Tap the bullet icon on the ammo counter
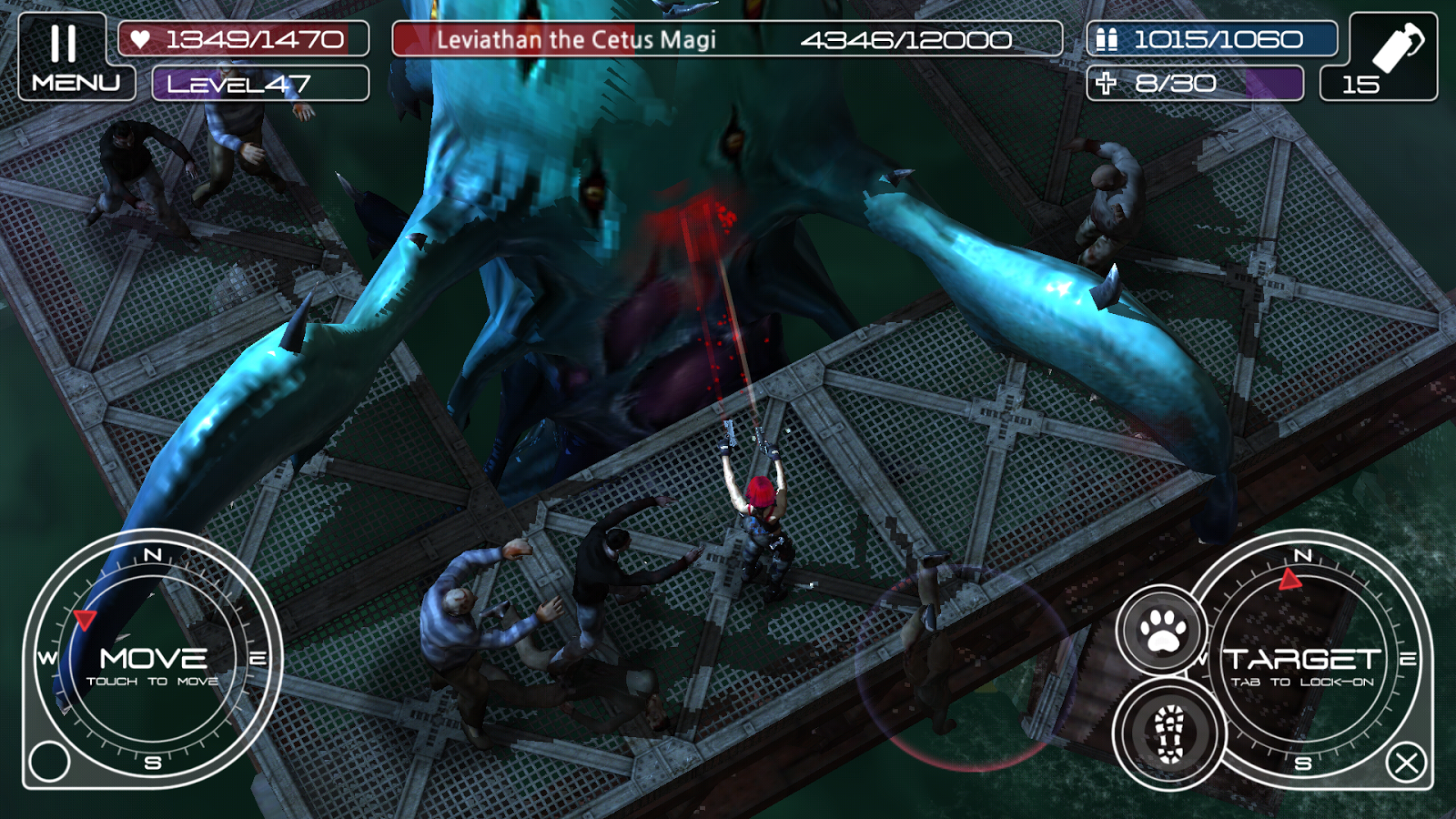The width and height of the screenshot is (1456, 819). (x=1109, y=39)
